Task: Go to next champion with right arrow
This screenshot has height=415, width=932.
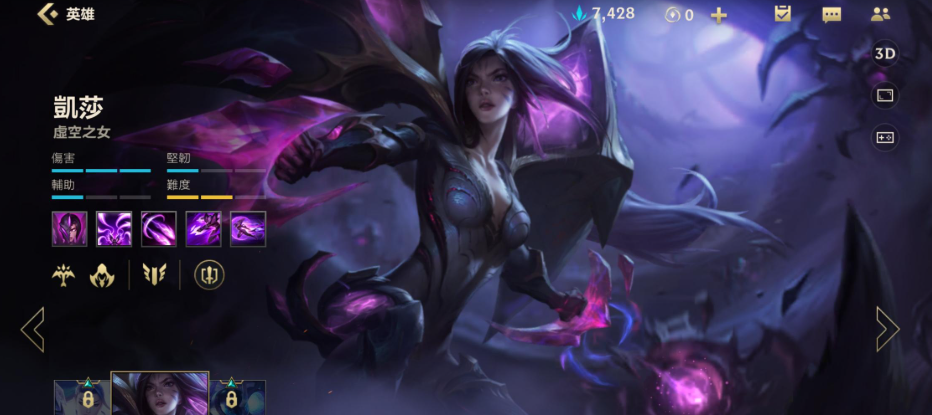Action: pyautogui.click(x=888, y=329)
